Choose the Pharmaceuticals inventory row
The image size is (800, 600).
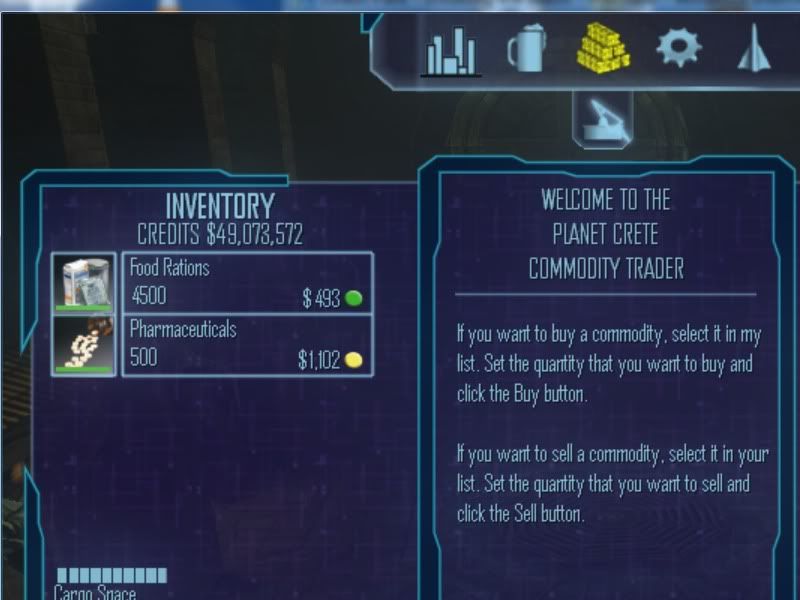tap(246, 345)
